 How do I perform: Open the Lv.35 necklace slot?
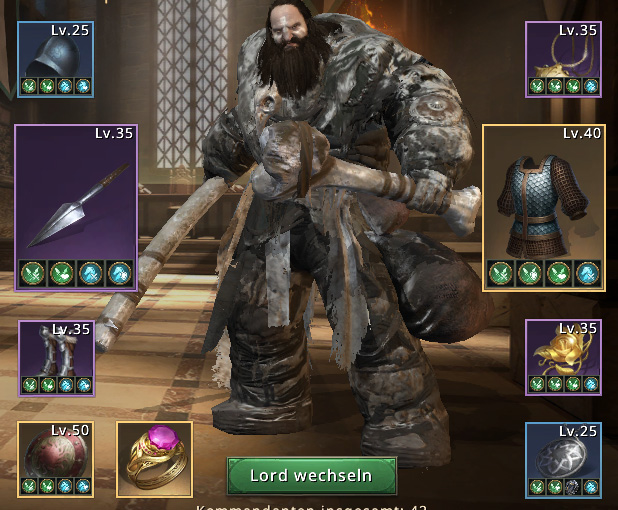(x=562, y=59)
